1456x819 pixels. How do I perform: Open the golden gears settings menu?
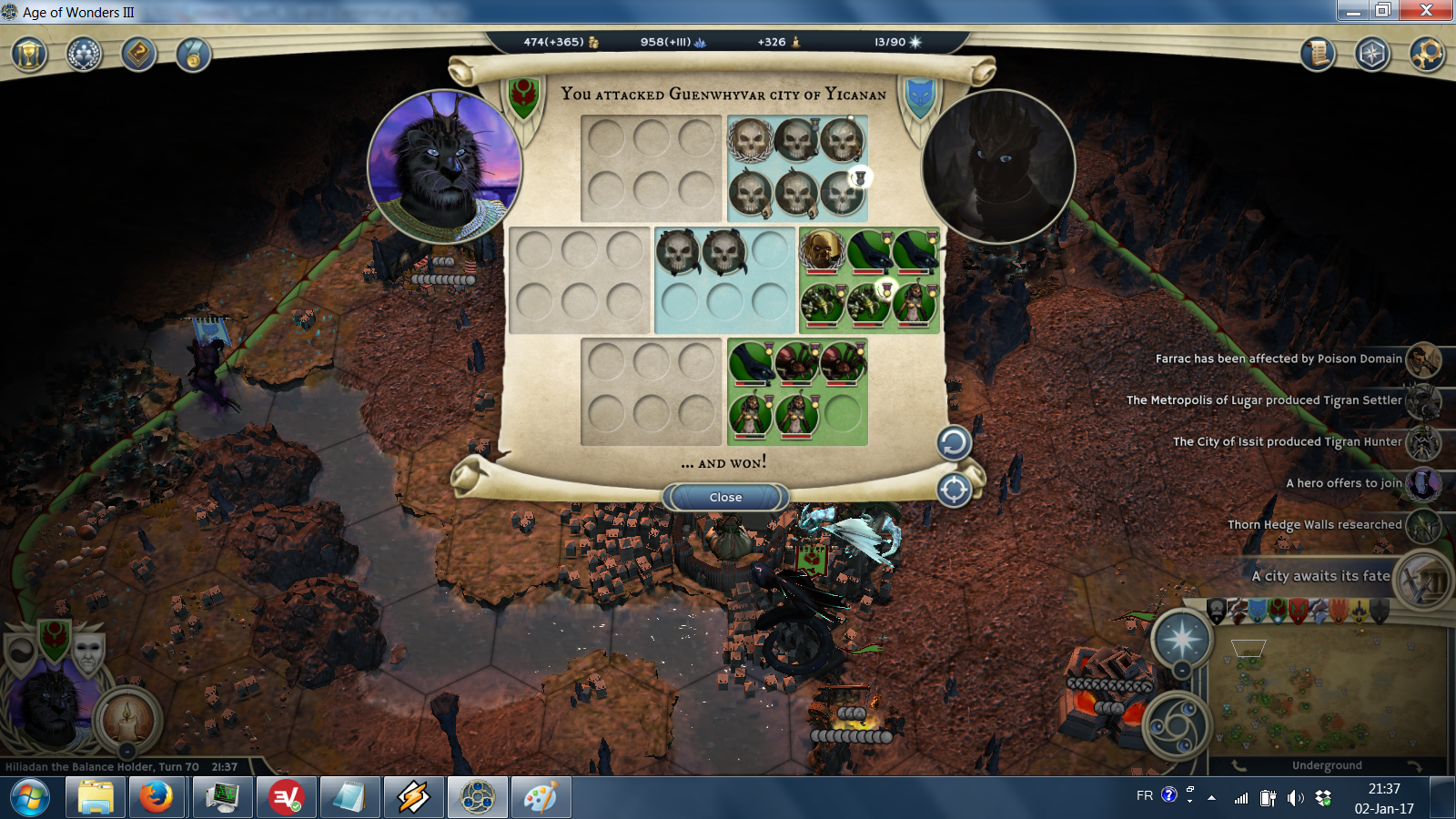1426,55
